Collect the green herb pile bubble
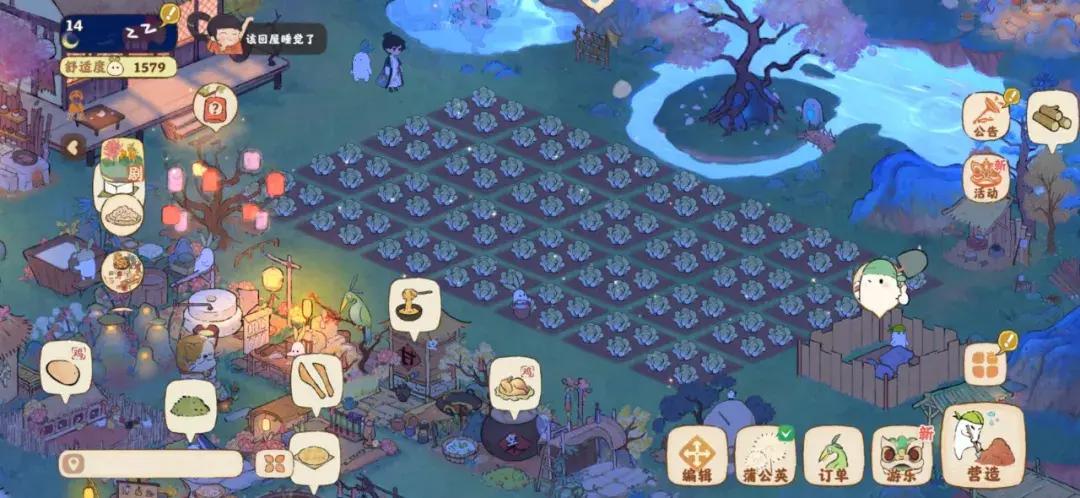Screen dimensions: 1080x498 [x=190, y=406]
